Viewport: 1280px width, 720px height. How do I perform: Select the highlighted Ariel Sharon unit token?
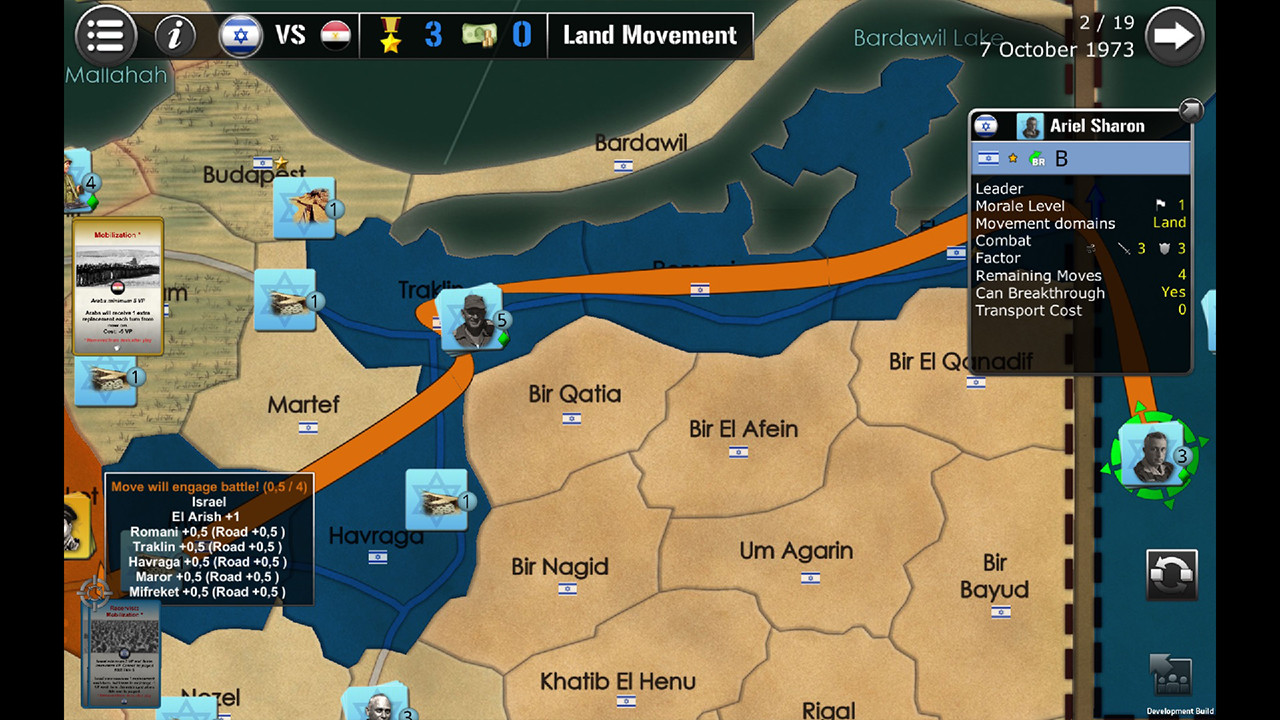coord(1151,455)
